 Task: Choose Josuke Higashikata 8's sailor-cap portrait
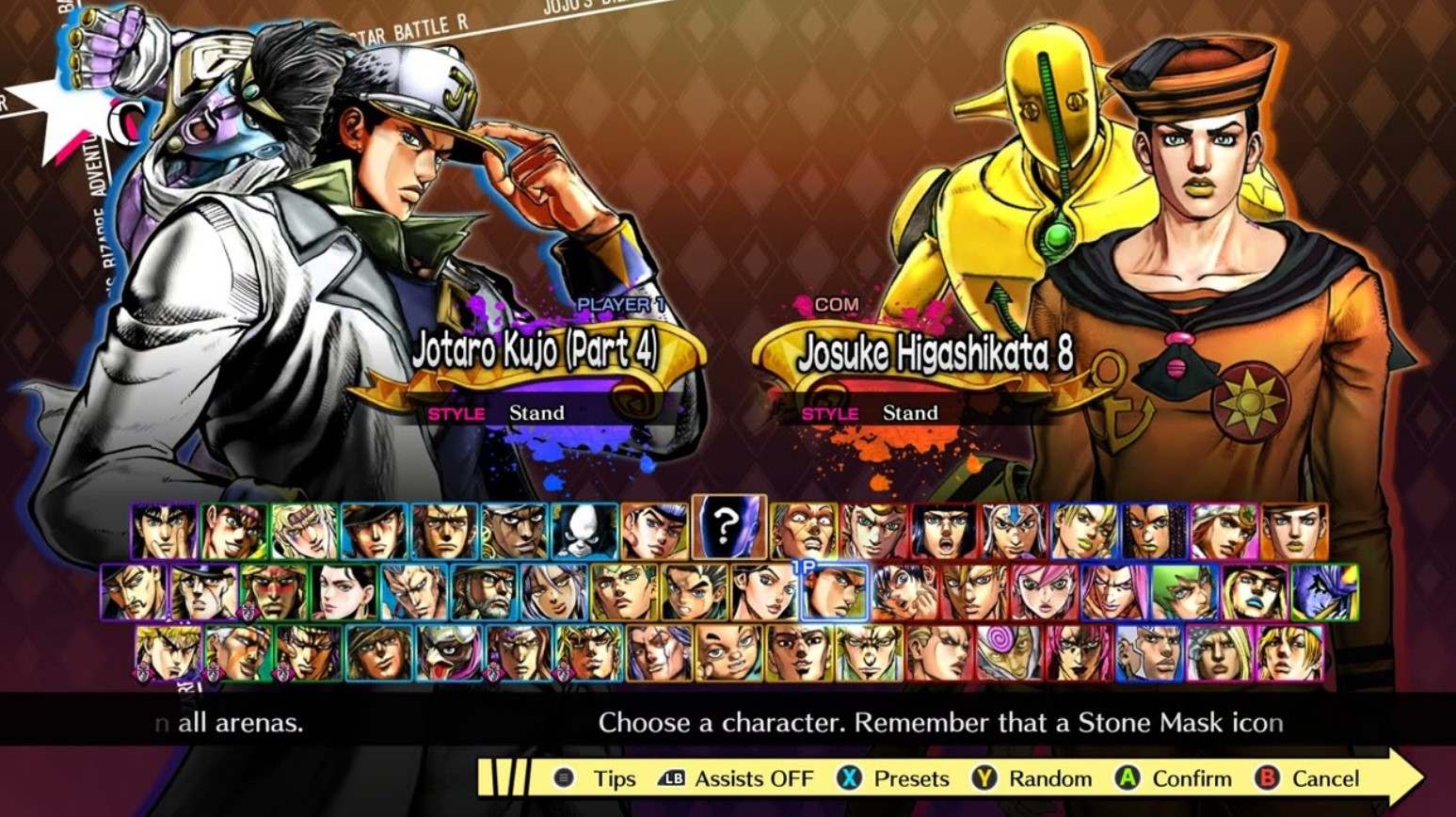(x=1294, y=531)
